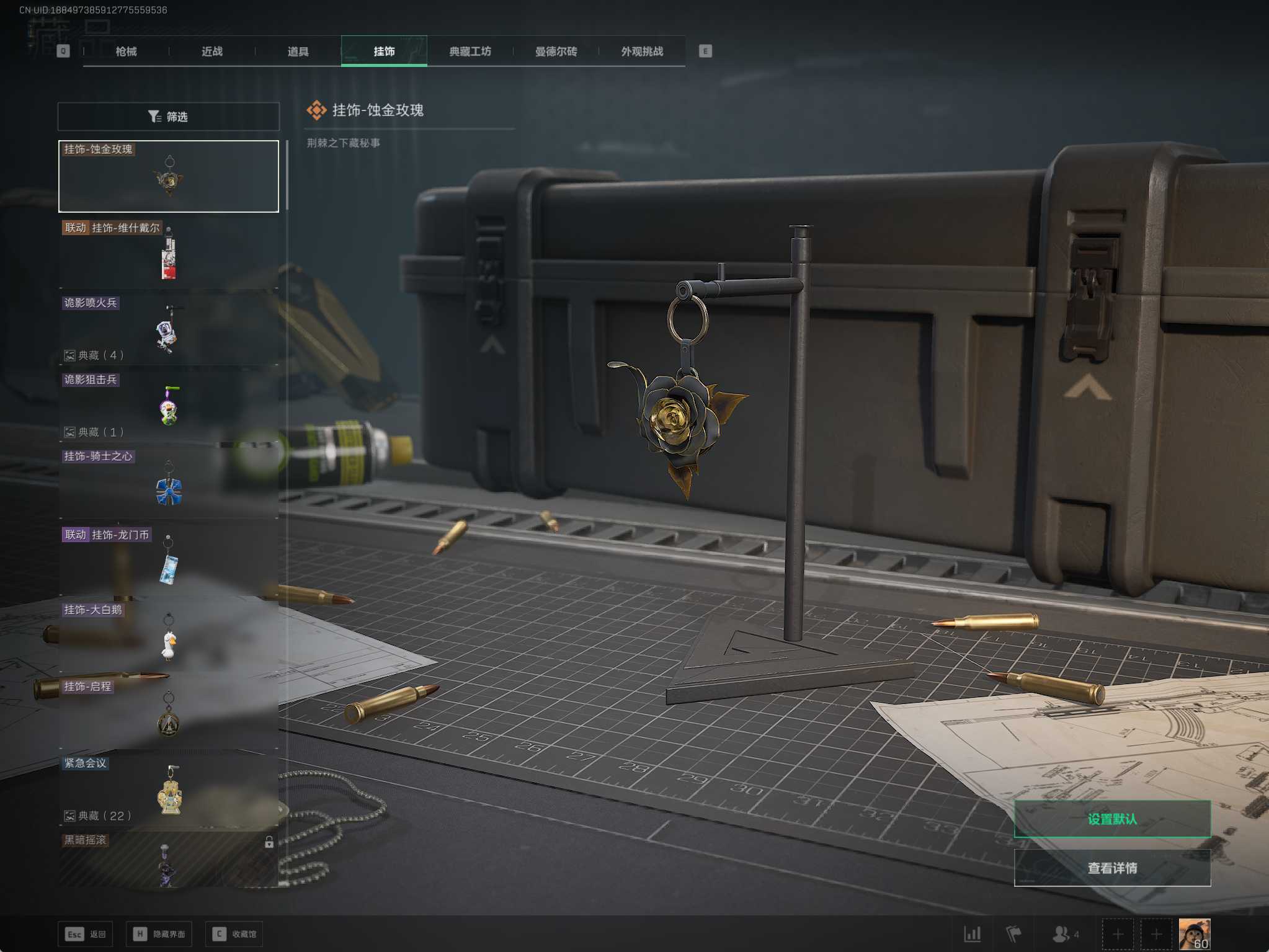Click the 设置默认 button

(1111, 819)
